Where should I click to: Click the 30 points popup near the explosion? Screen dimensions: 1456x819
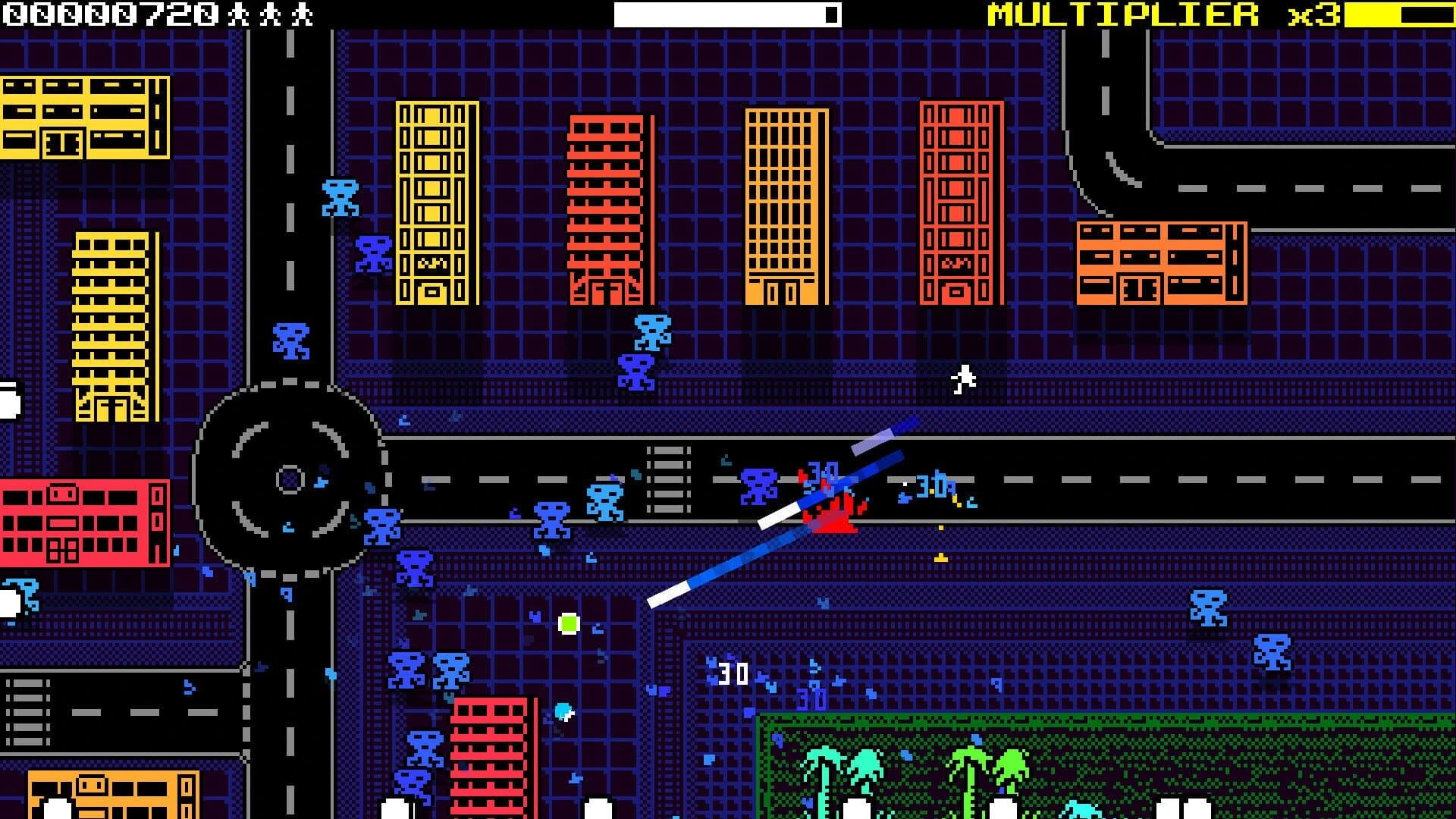pyautogui.click(x=821, y=472)
